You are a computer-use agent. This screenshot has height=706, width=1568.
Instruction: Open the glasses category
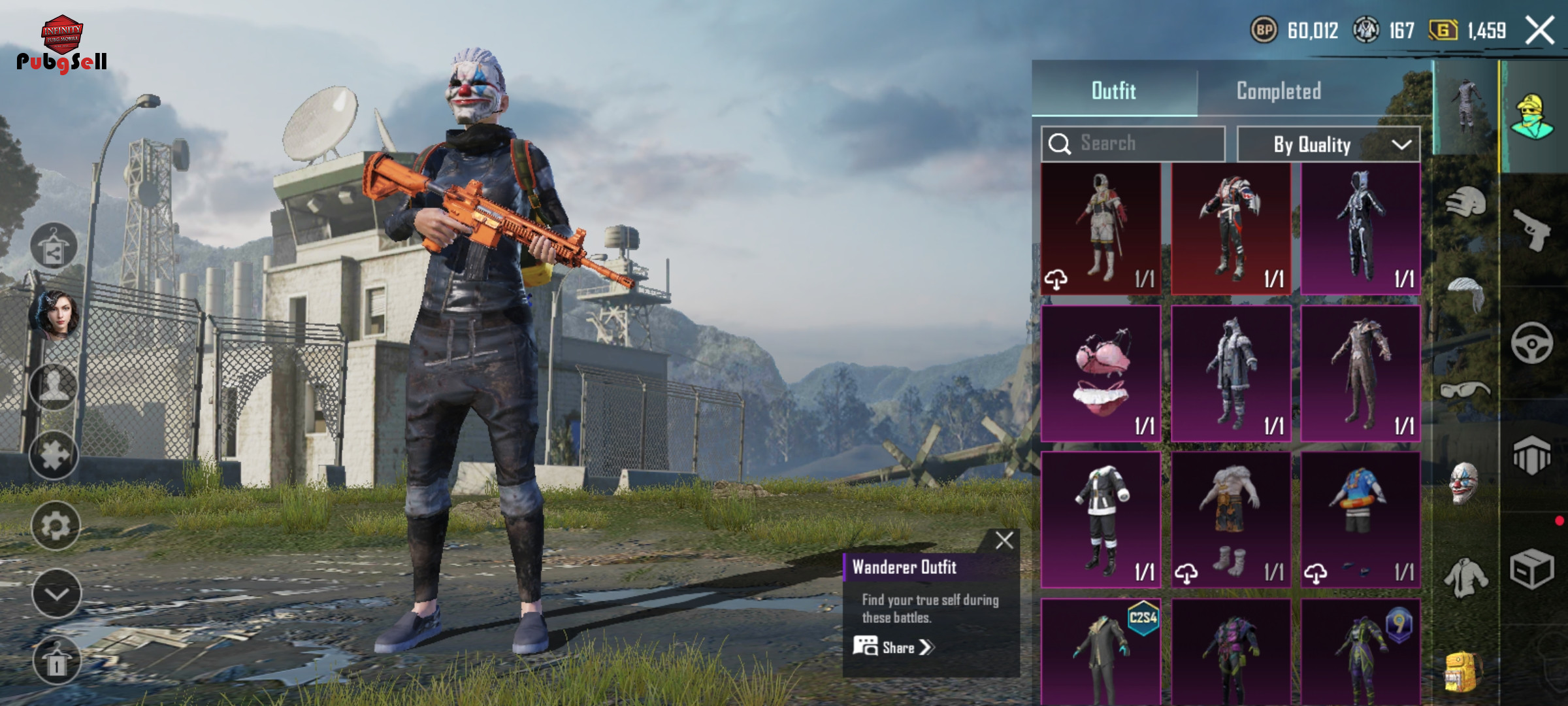coord(1465,390)
